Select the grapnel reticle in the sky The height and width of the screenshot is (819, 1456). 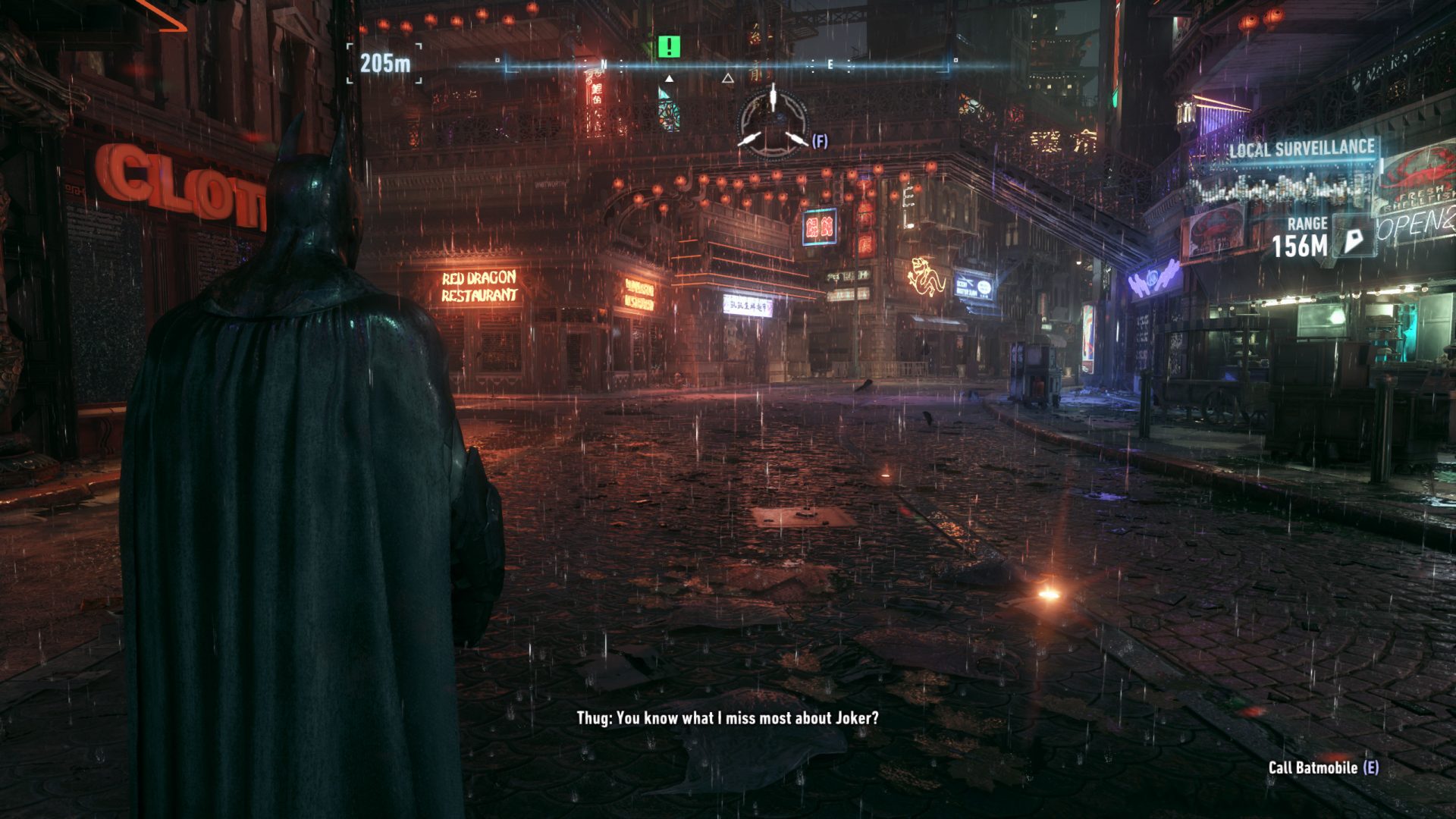point(772,120)
